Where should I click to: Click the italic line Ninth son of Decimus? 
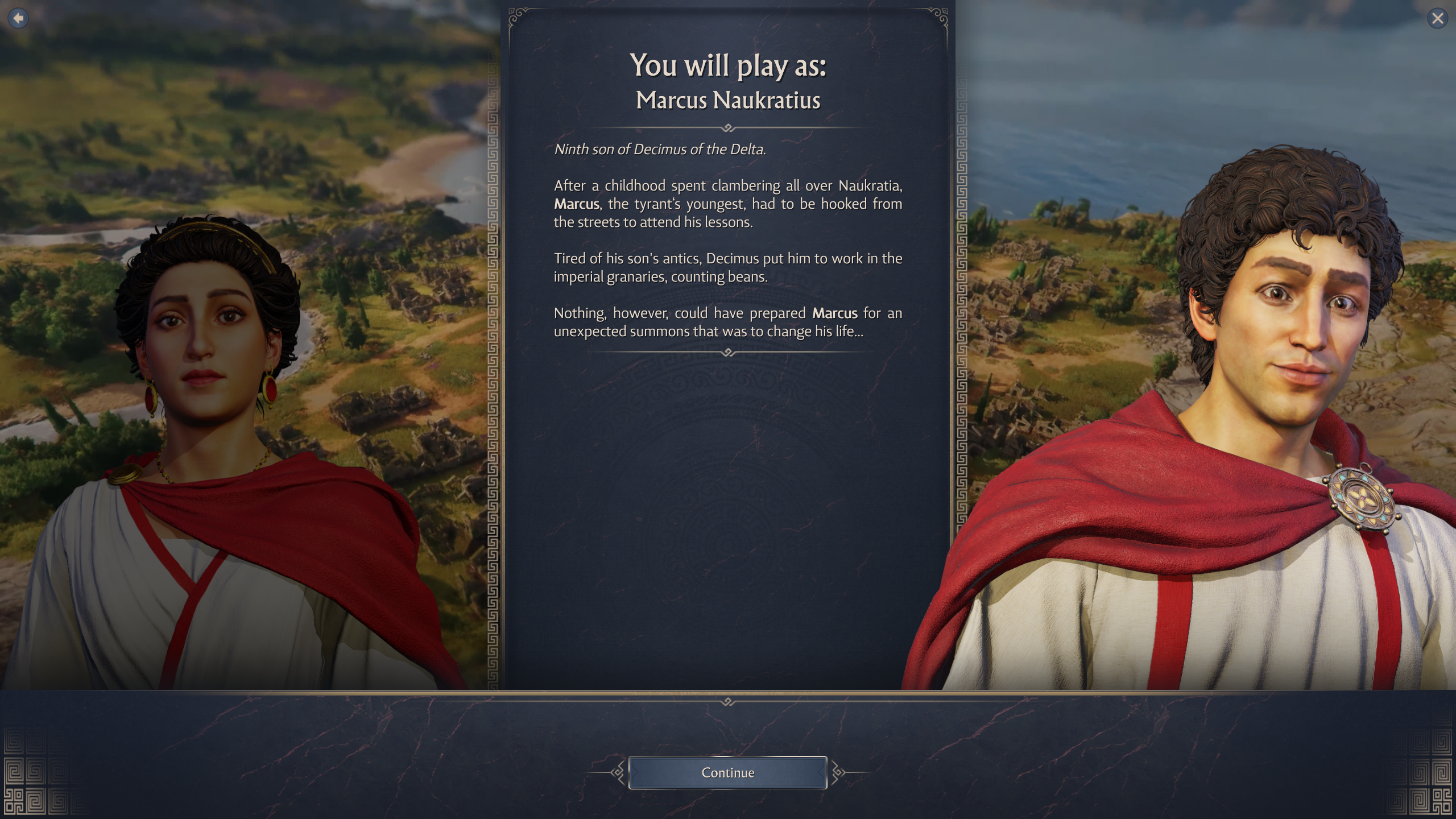[660, 149]
